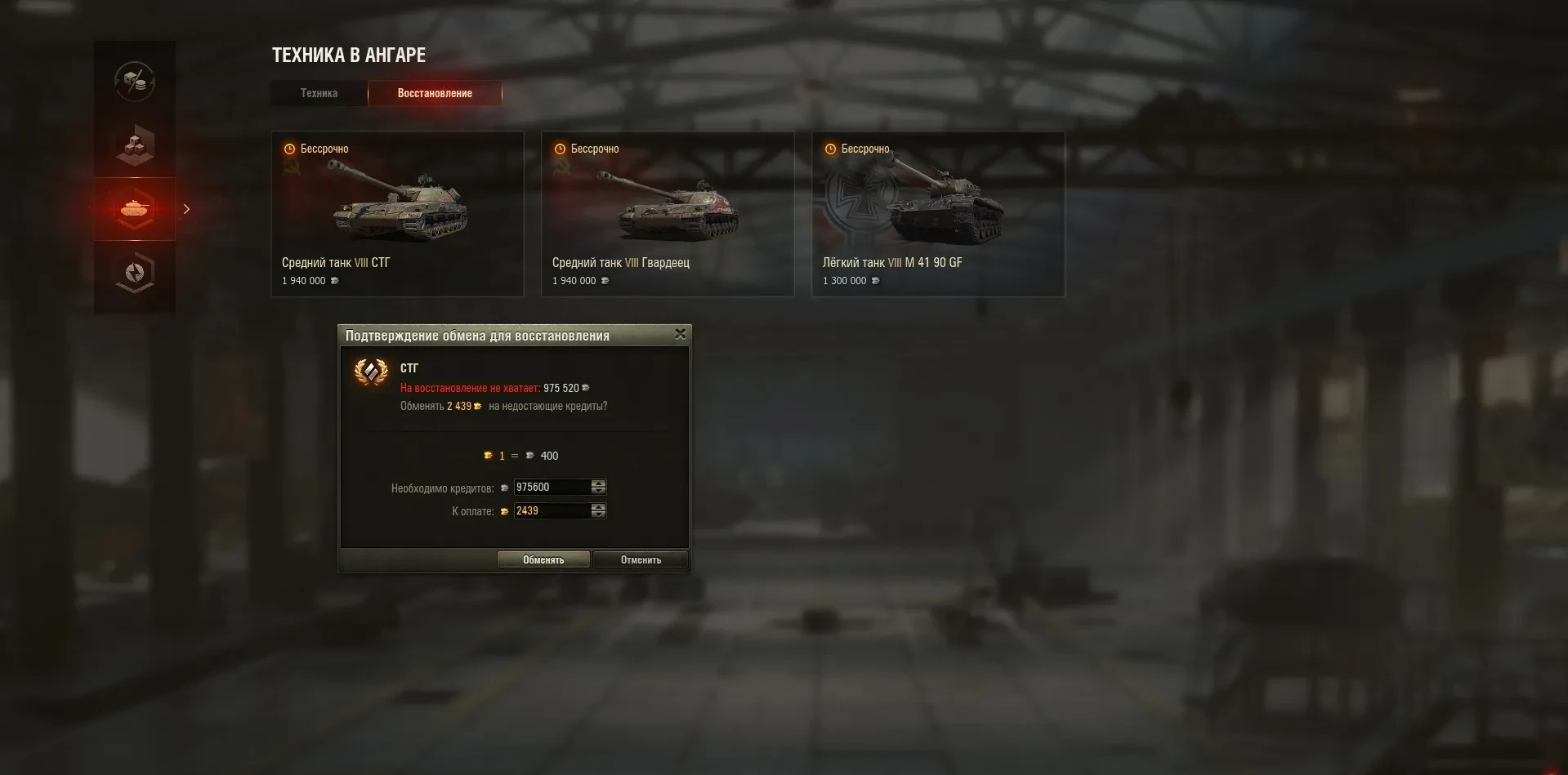Confirm exchange with Обменять button
The image size is (1568, 775).
543,559
